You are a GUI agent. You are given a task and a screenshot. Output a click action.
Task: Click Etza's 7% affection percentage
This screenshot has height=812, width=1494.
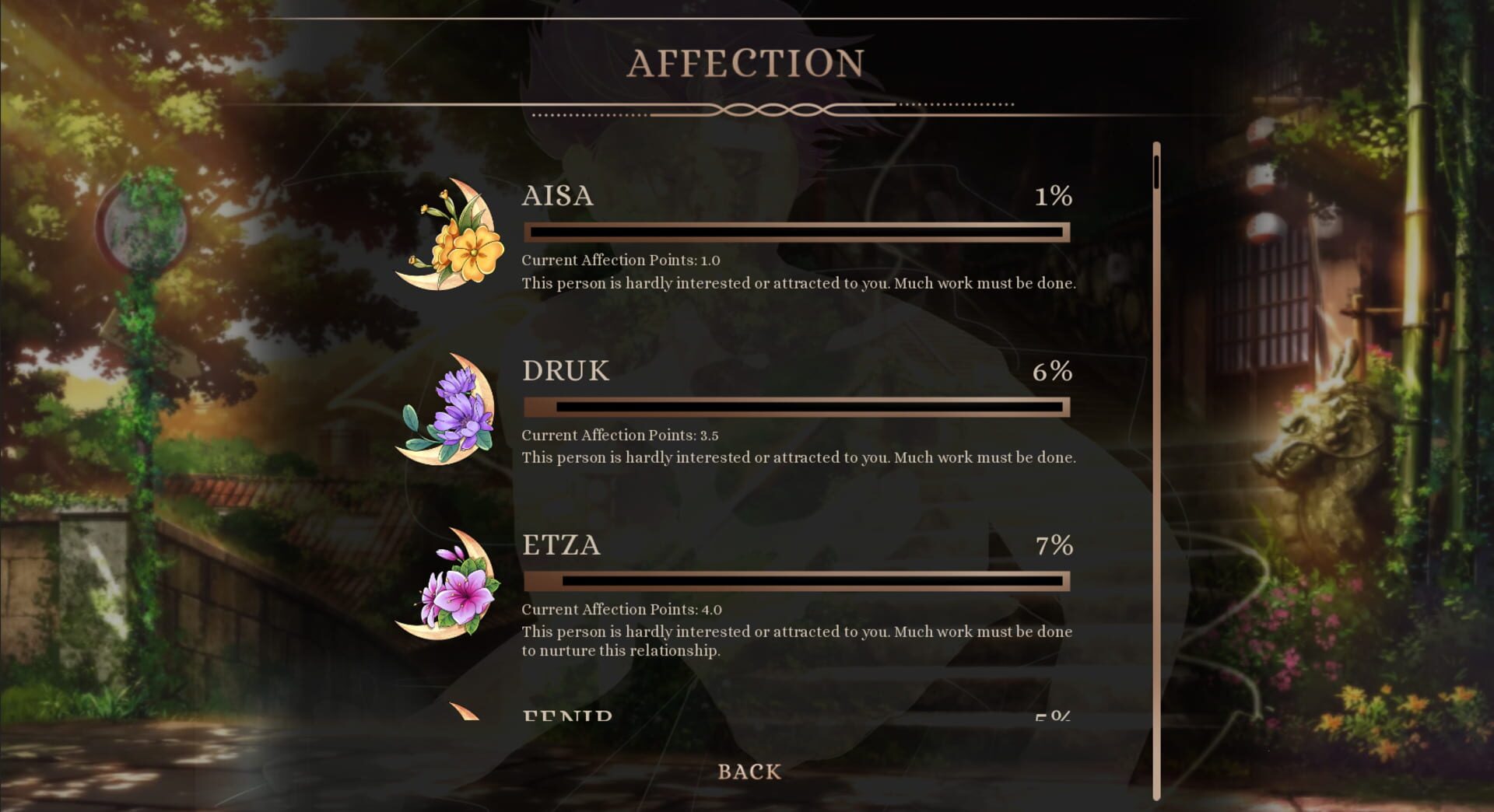[x=1054, y=547]
